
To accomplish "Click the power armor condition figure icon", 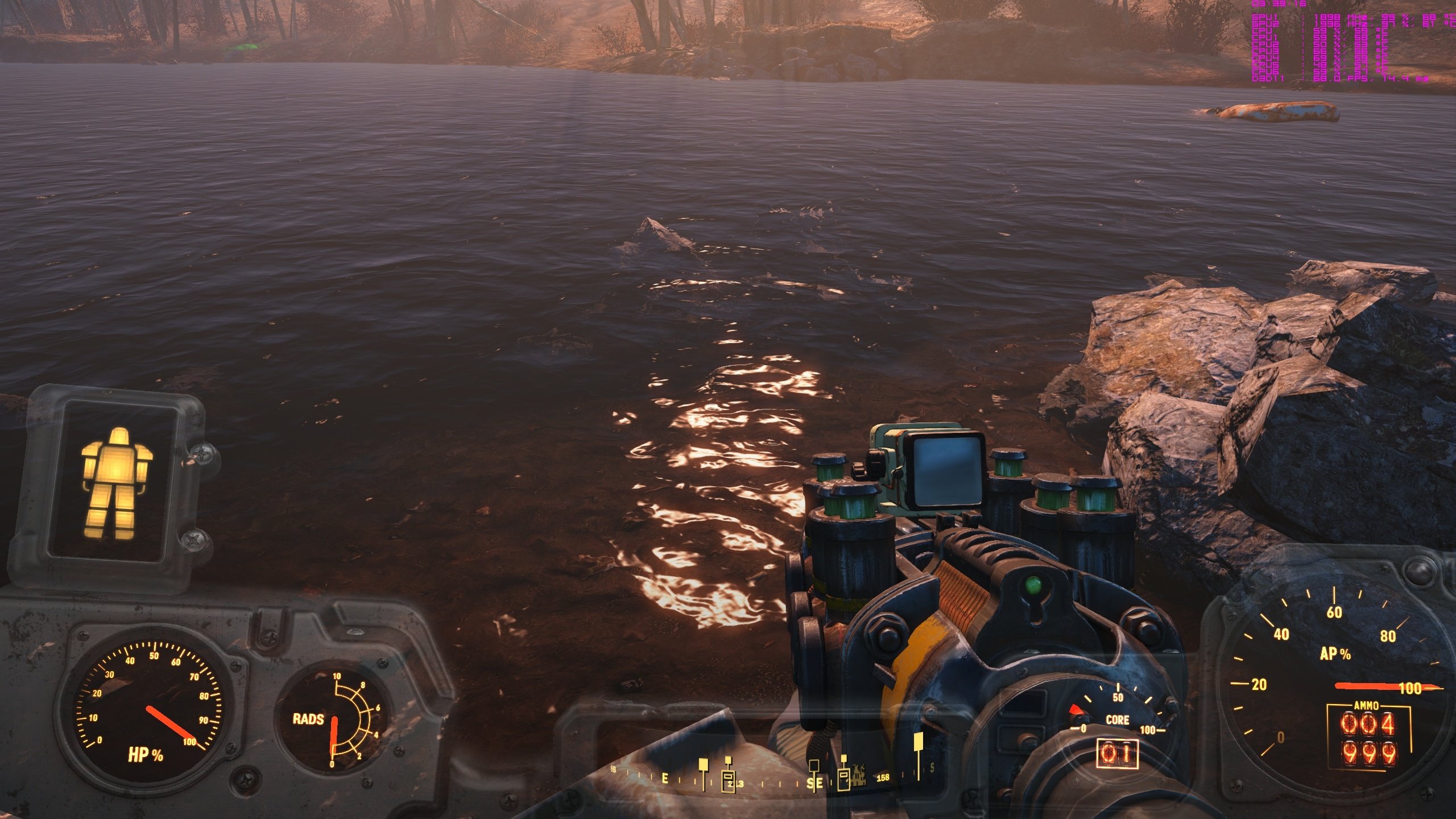I will 117,483.
